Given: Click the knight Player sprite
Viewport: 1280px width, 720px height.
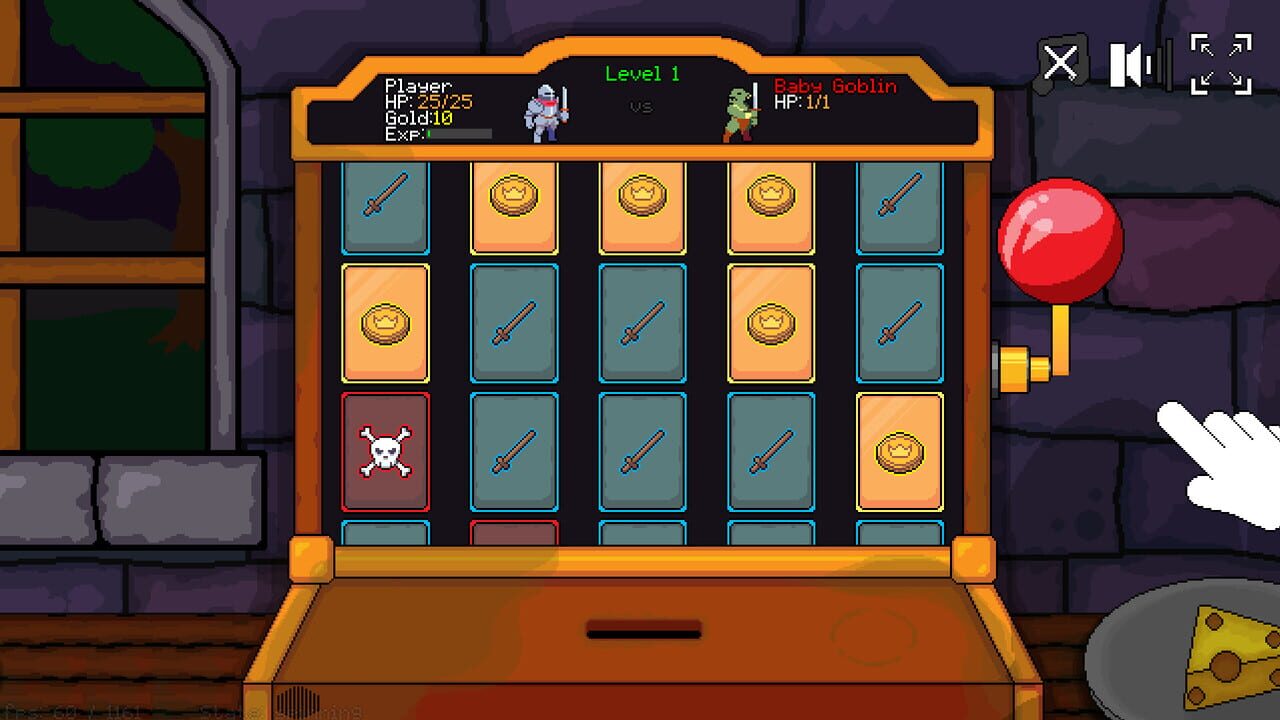Looking at the screenshot, I should click(544, 110).
